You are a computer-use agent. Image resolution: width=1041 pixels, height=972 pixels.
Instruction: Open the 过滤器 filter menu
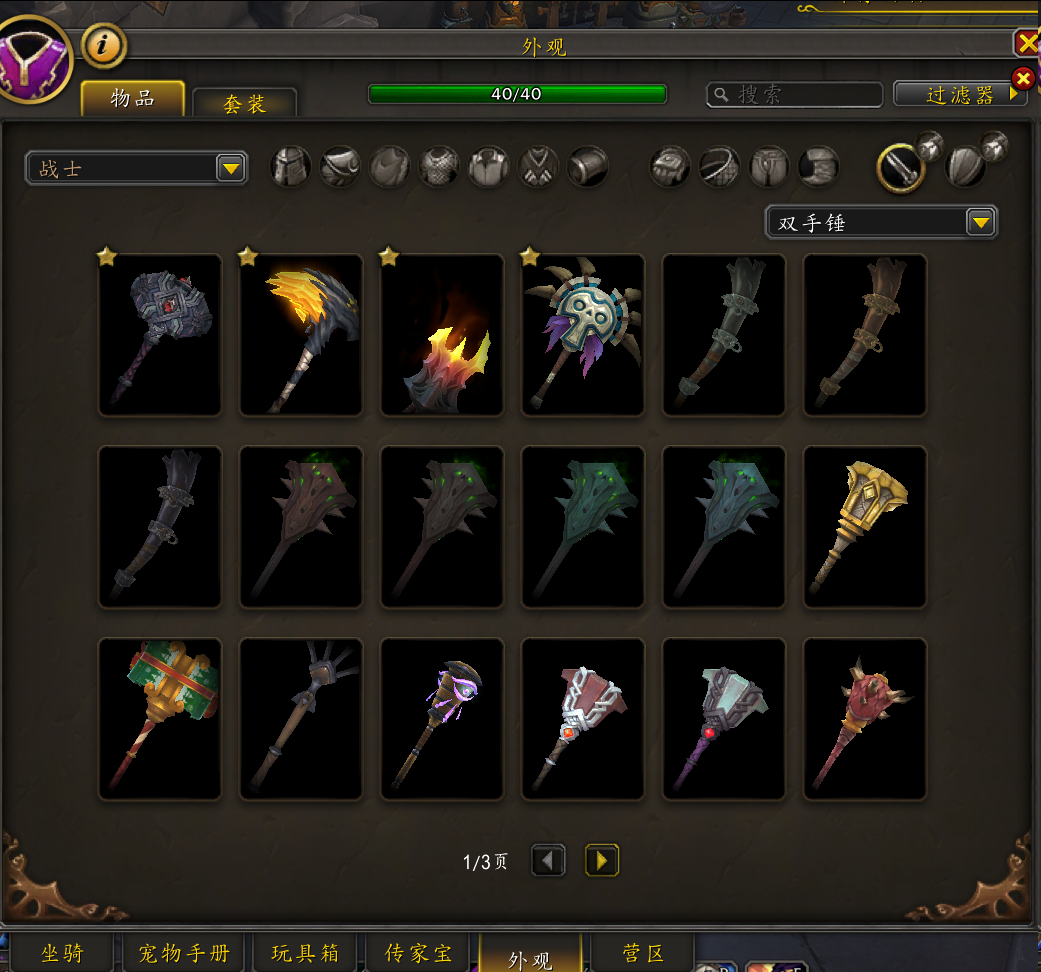click(959, 94)
